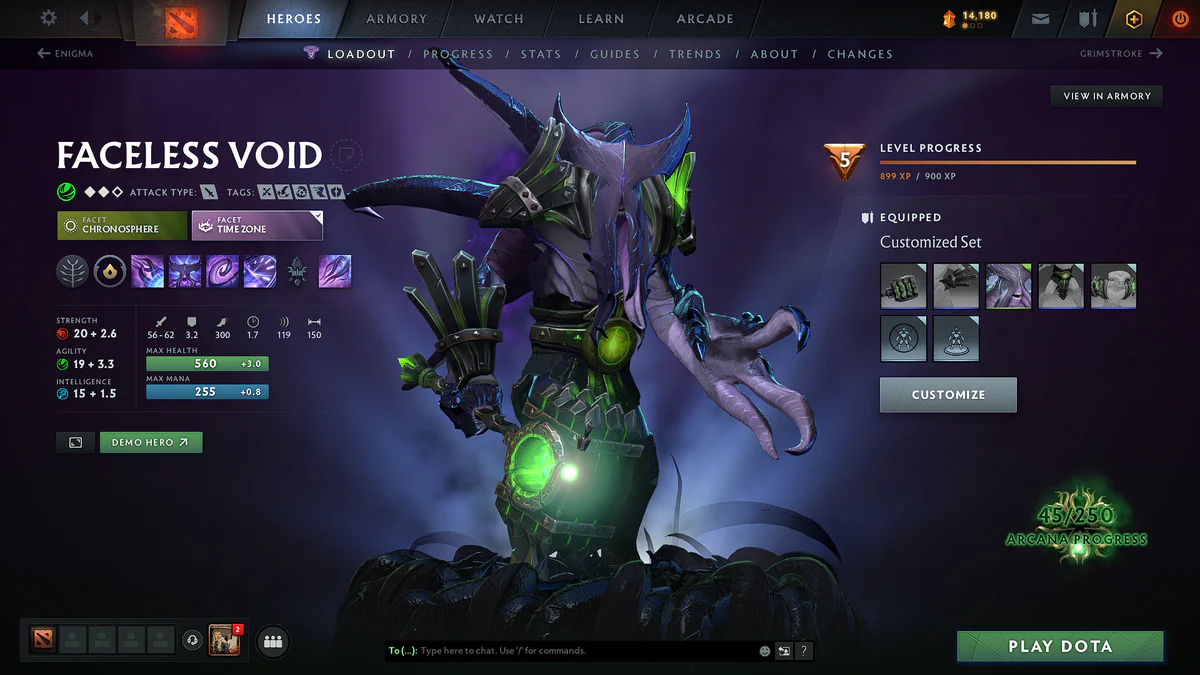The height and width of the screenshot is (675, 1200).
Task: Switch to the Armory tab
Action: coord(397,19)
